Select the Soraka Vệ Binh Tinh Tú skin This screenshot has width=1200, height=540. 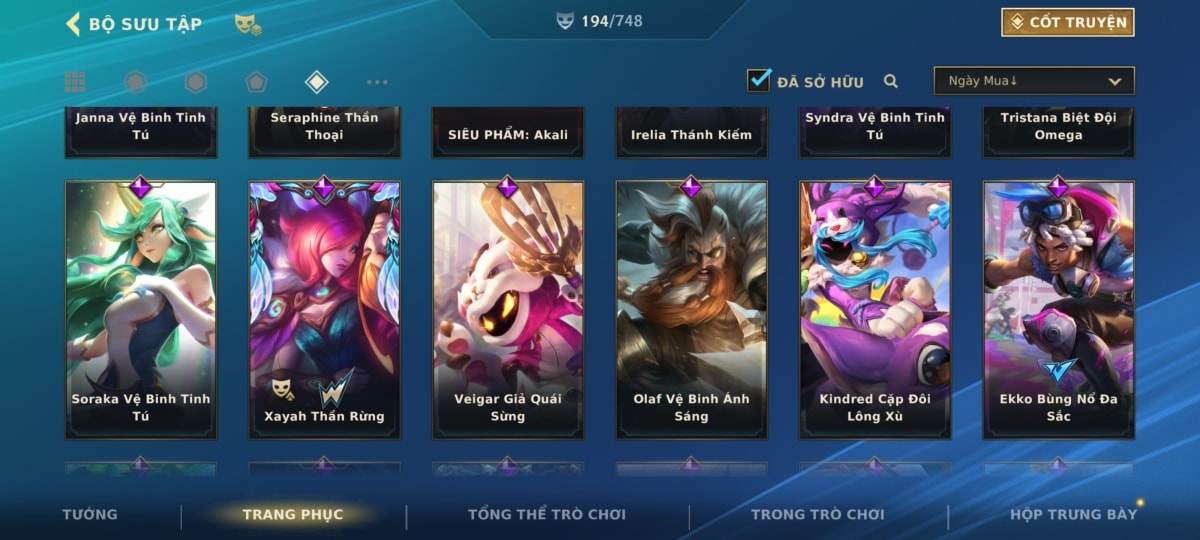pos(141,310)
